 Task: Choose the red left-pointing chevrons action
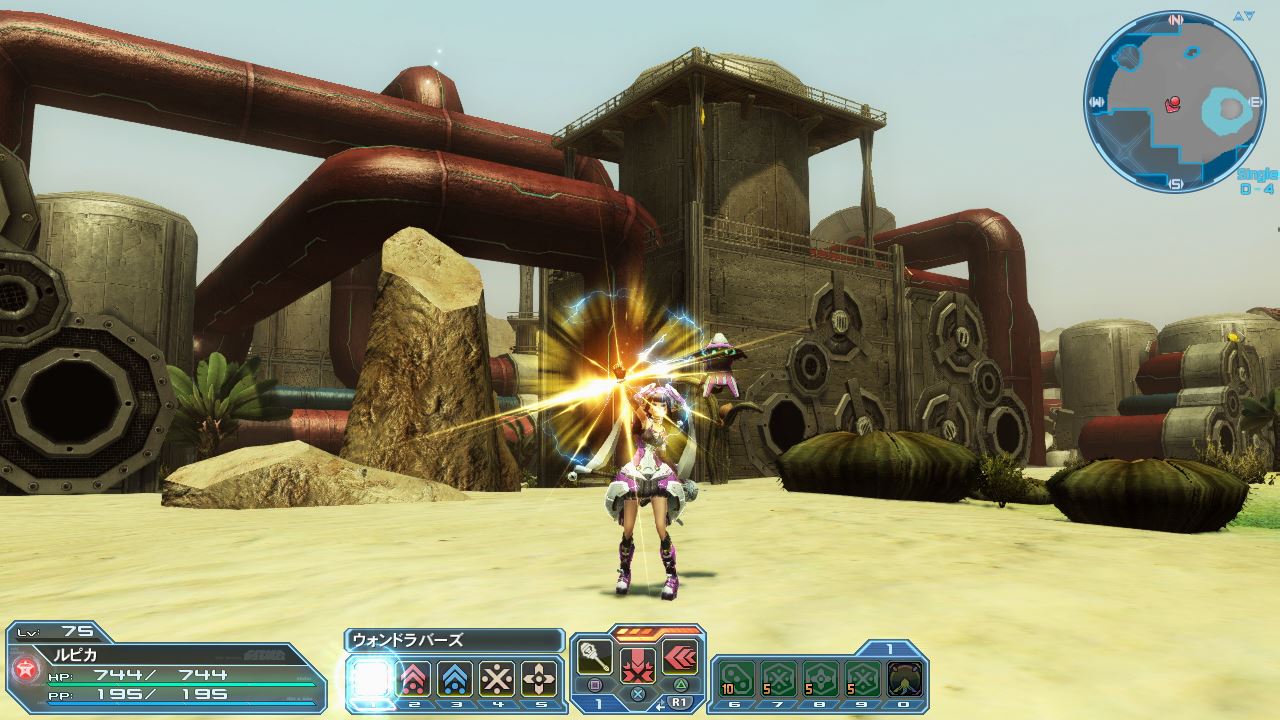click(679, 657)
